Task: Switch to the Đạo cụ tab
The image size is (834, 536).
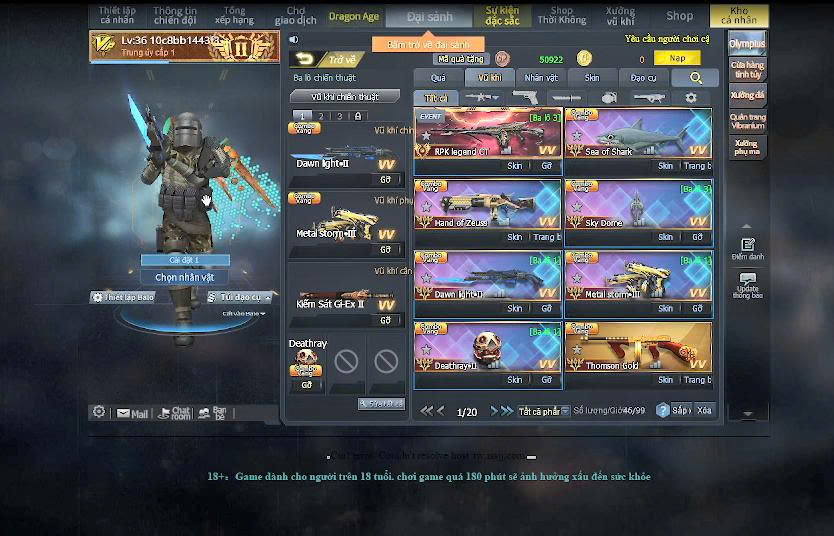Action: pyautogui.click(x=644, y=77)
